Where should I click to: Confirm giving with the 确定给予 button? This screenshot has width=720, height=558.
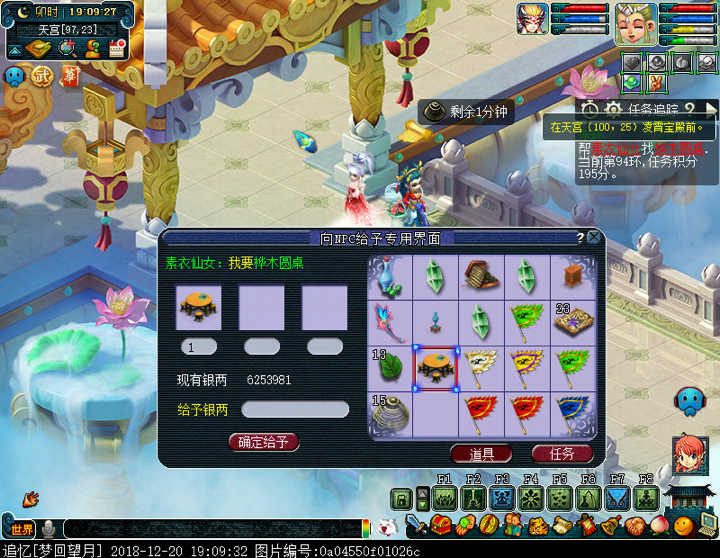click(x=264, y=442)
